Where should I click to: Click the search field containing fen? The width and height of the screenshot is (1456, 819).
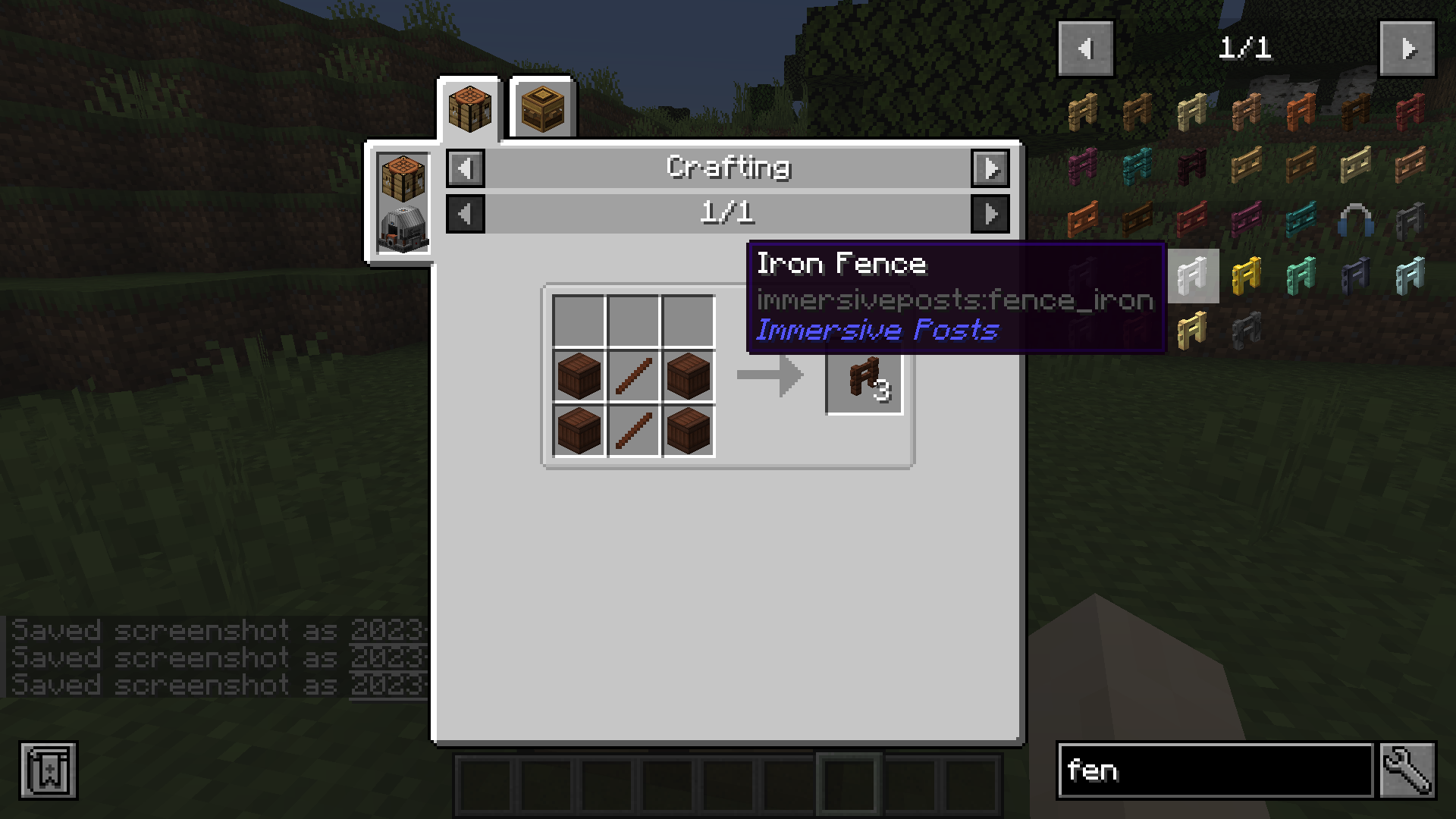coord(1213,770)
